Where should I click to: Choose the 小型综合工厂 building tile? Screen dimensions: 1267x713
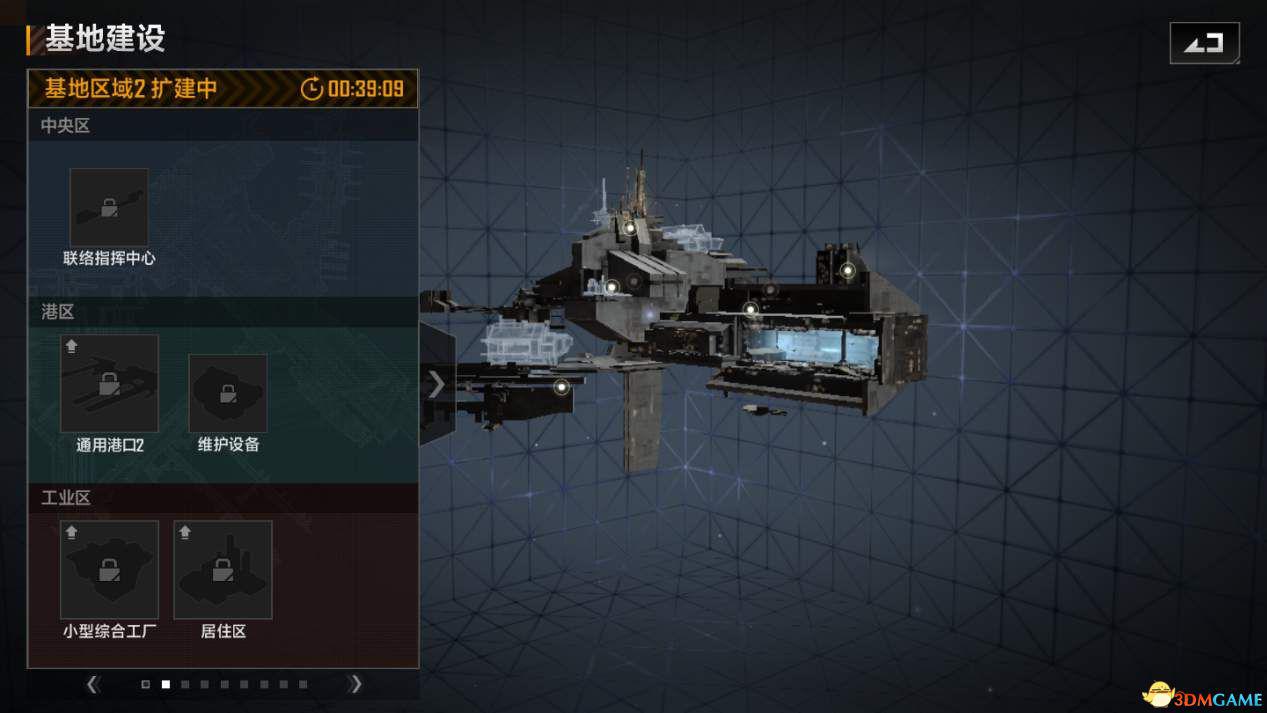pos(109,569)
